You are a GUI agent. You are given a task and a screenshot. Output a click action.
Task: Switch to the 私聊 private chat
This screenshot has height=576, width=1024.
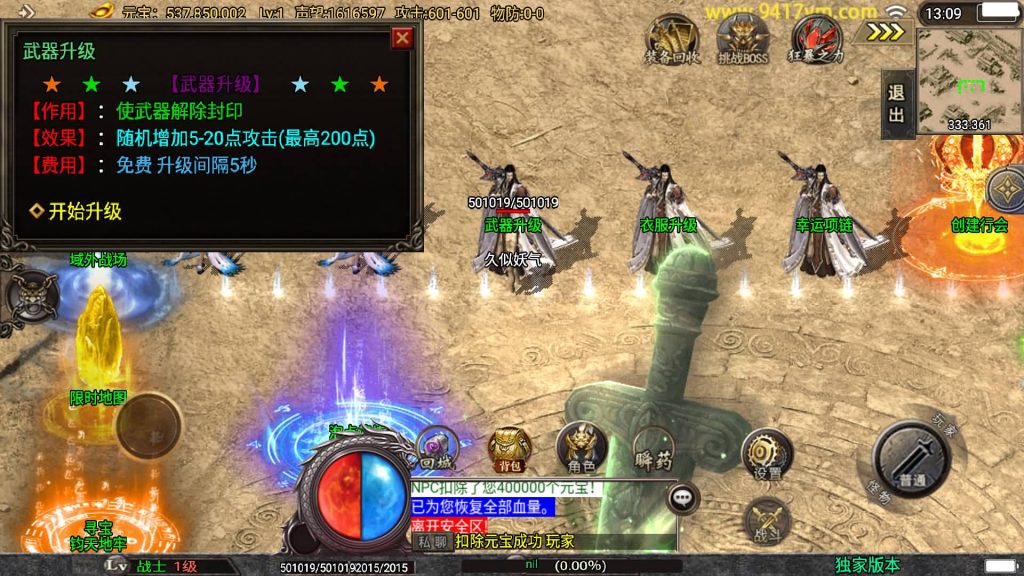[x=432, y=541]
